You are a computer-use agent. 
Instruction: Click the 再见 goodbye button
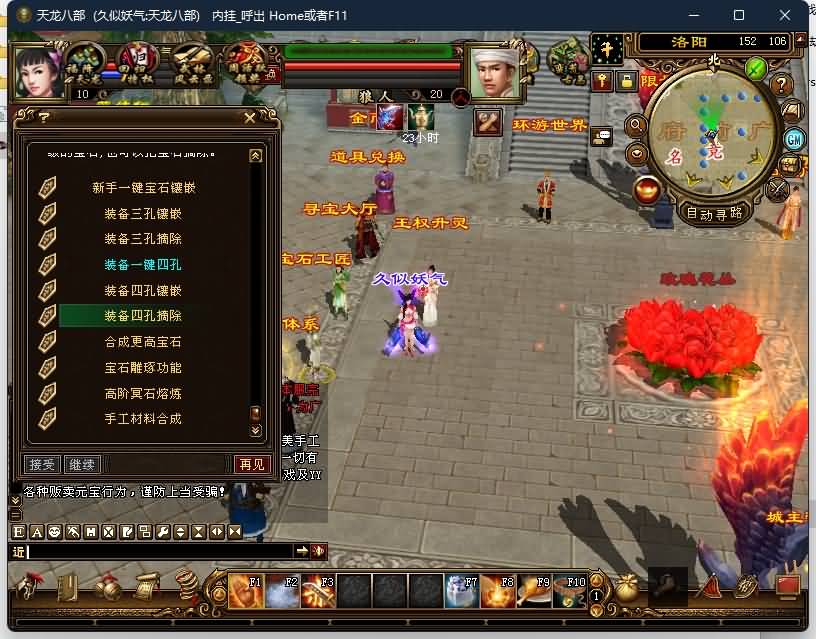coord(252,464)
